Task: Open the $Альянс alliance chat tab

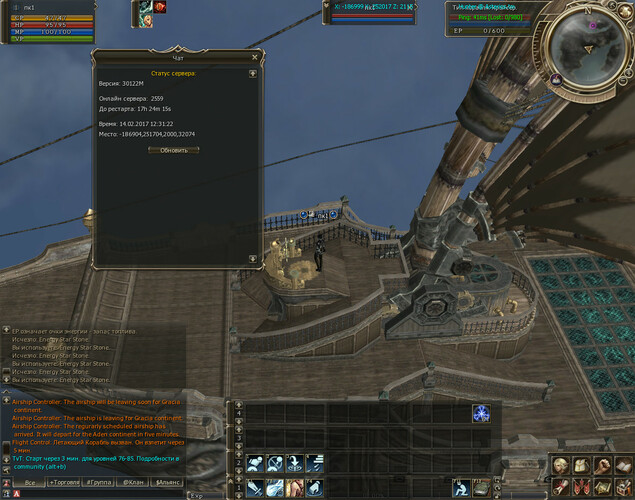Action: 167,482
